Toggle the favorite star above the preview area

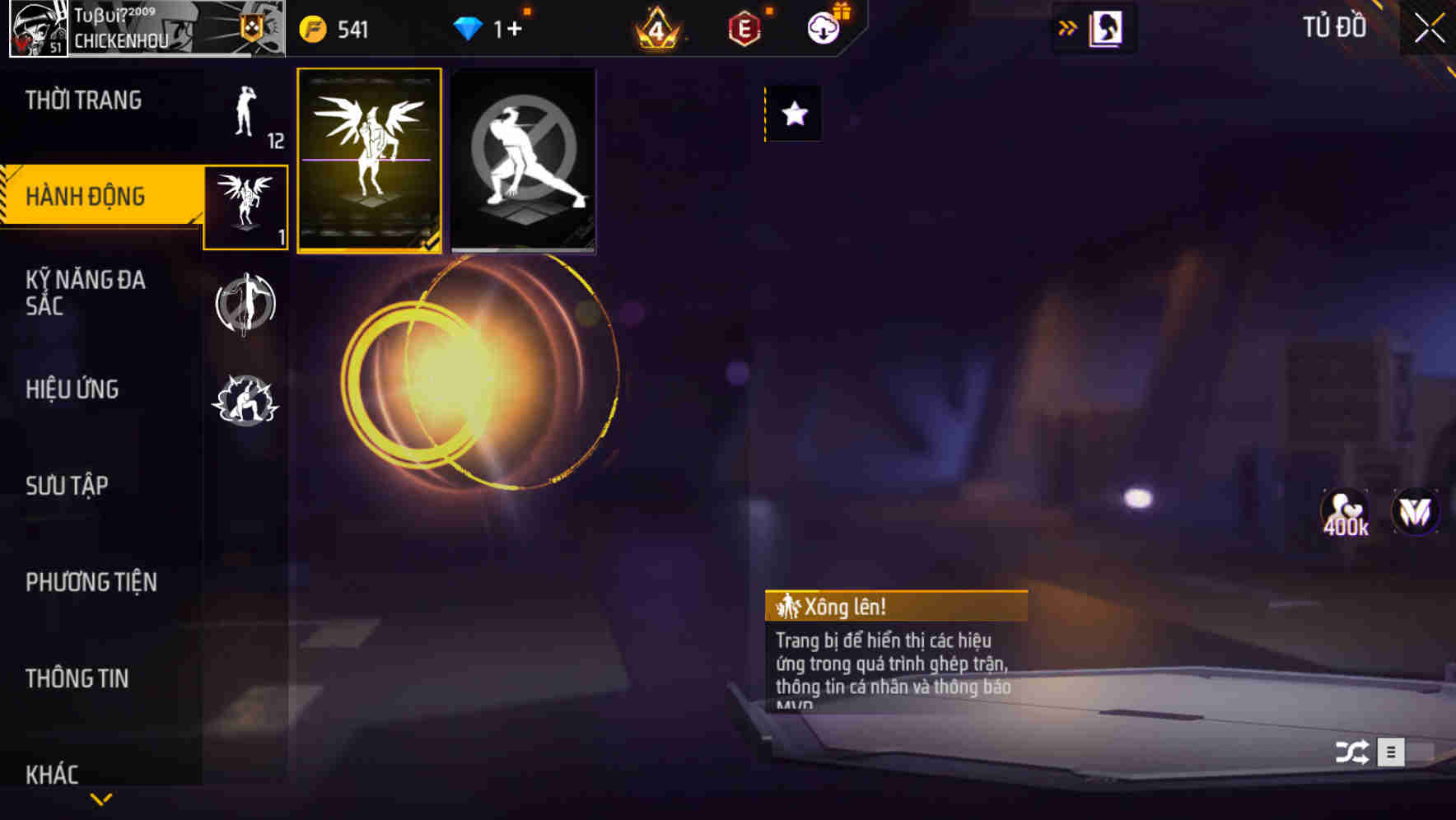[x=793, y=114]
